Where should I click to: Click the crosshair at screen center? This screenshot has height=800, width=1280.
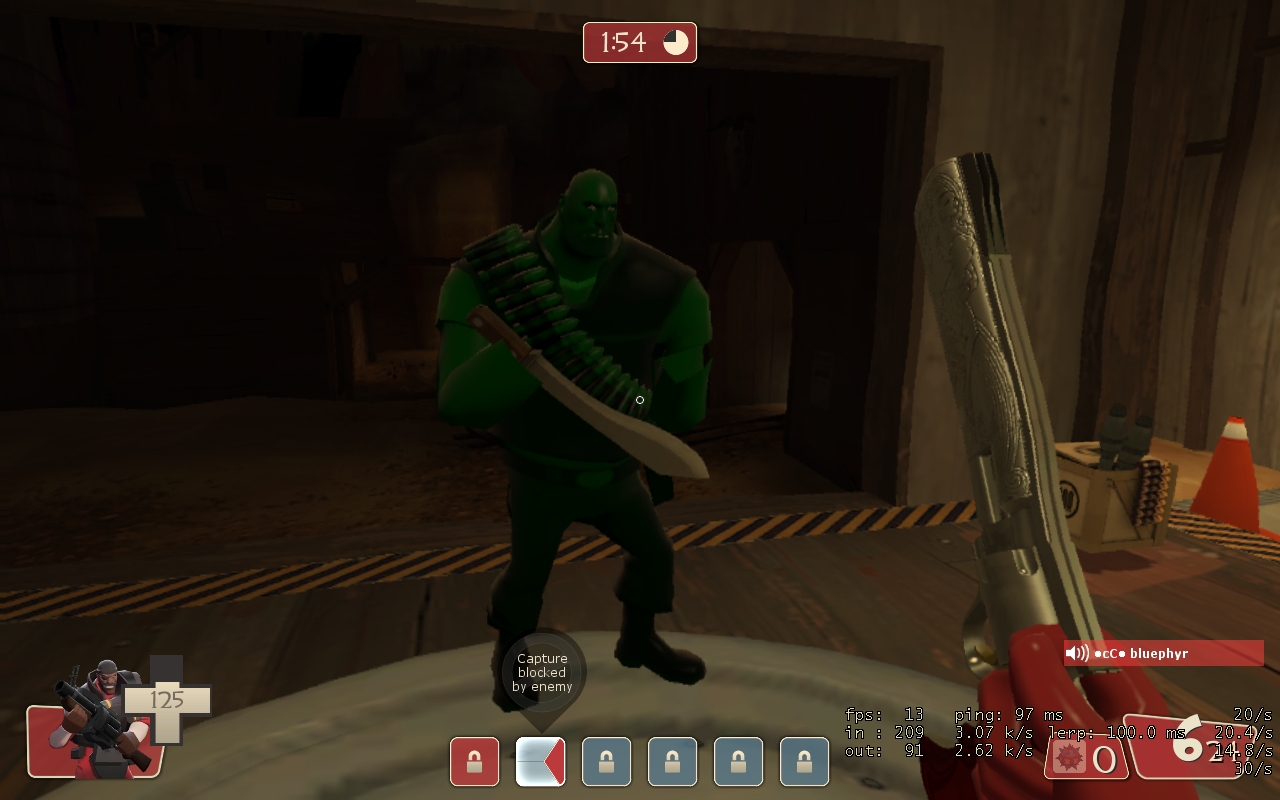point(640,400)
